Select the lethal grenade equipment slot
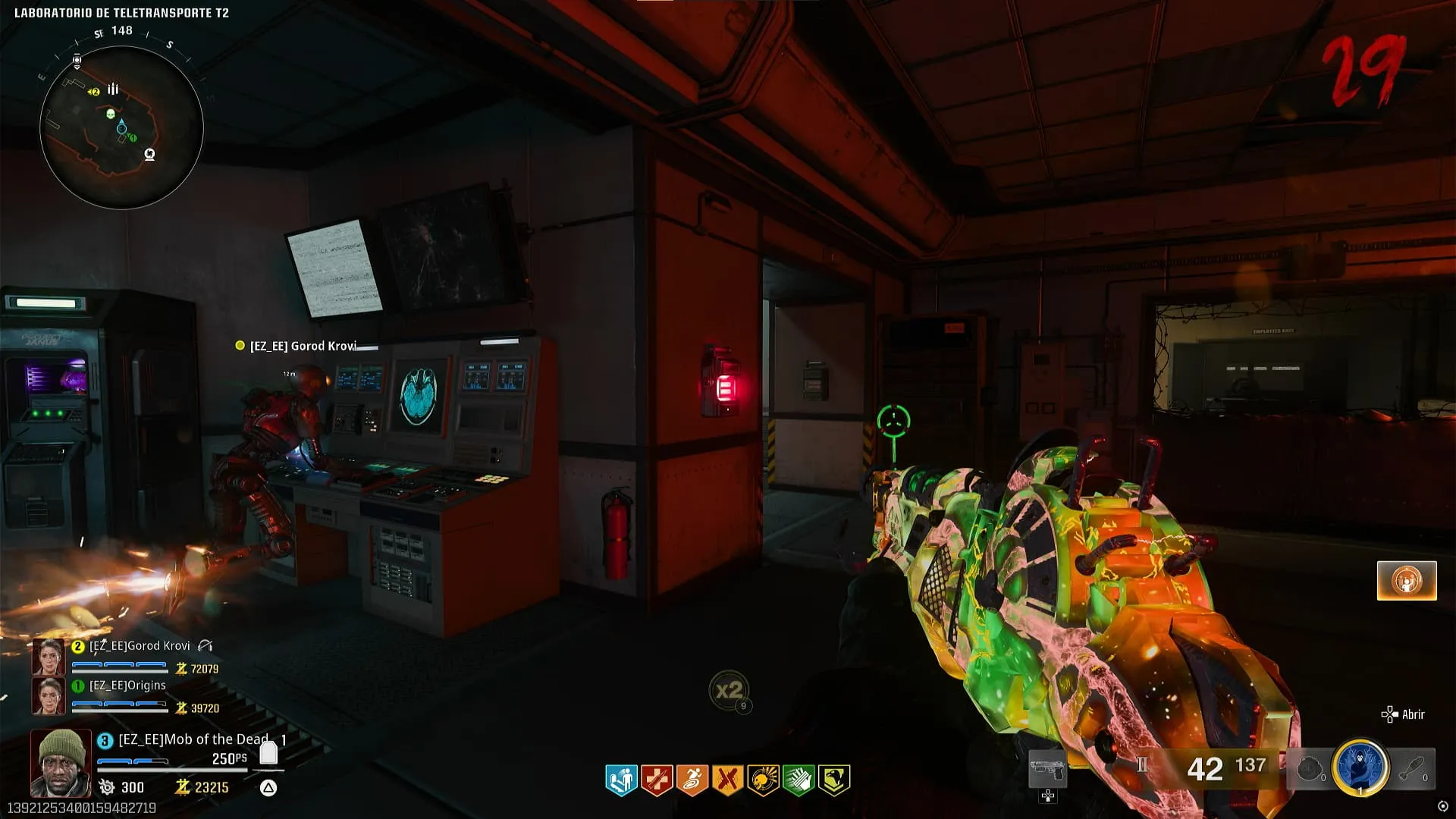 point(1413,769)
